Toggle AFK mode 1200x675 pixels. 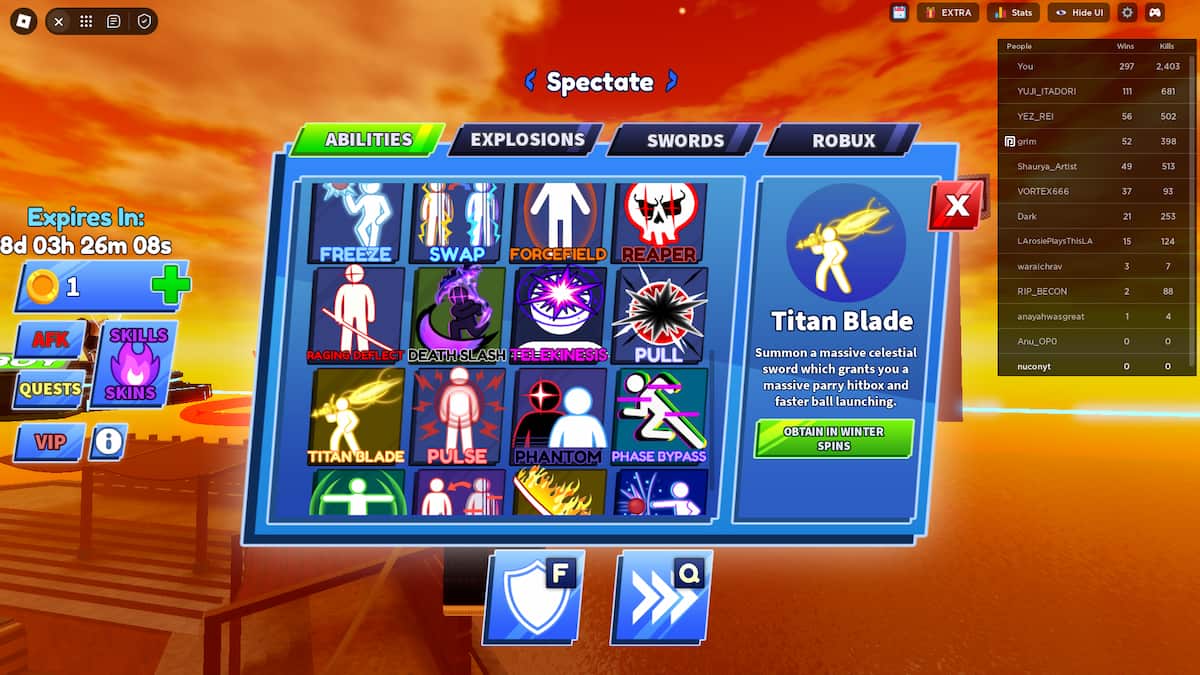pos(50,340)
